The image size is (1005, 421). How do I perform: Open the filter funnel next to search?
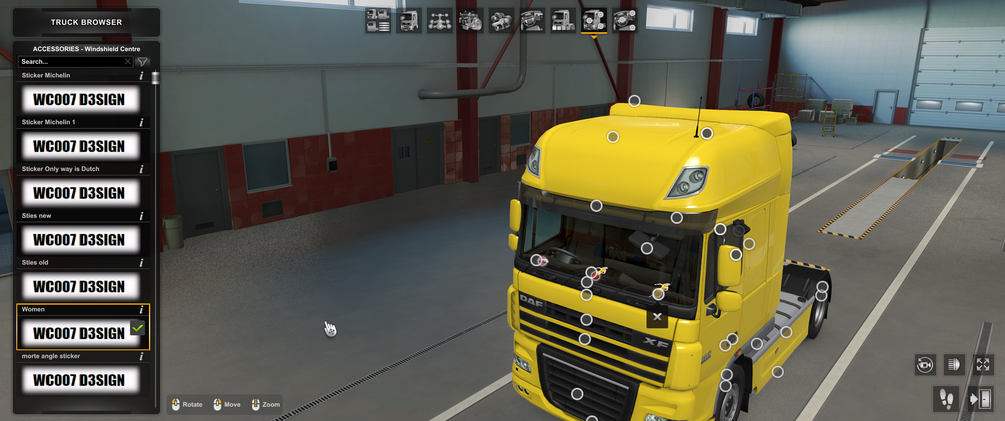coord(142,62)
